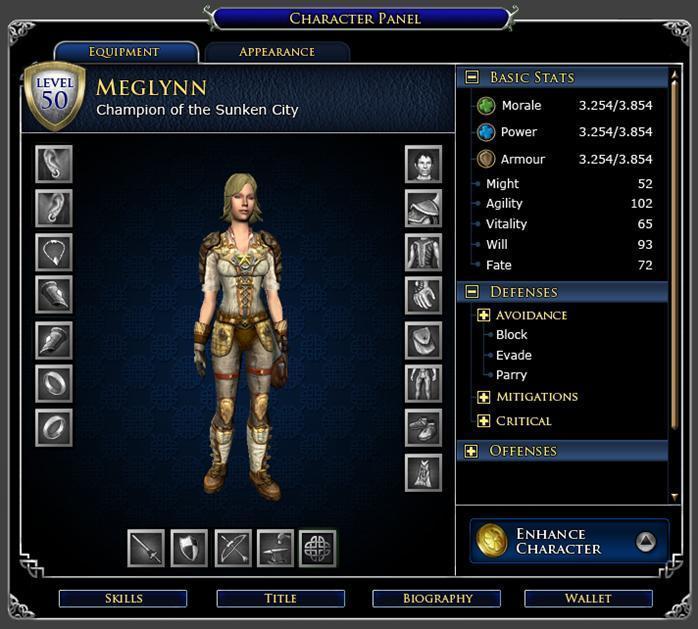Expand the Avoidance category
698x629 pixels.
click(x=484, y=315)
